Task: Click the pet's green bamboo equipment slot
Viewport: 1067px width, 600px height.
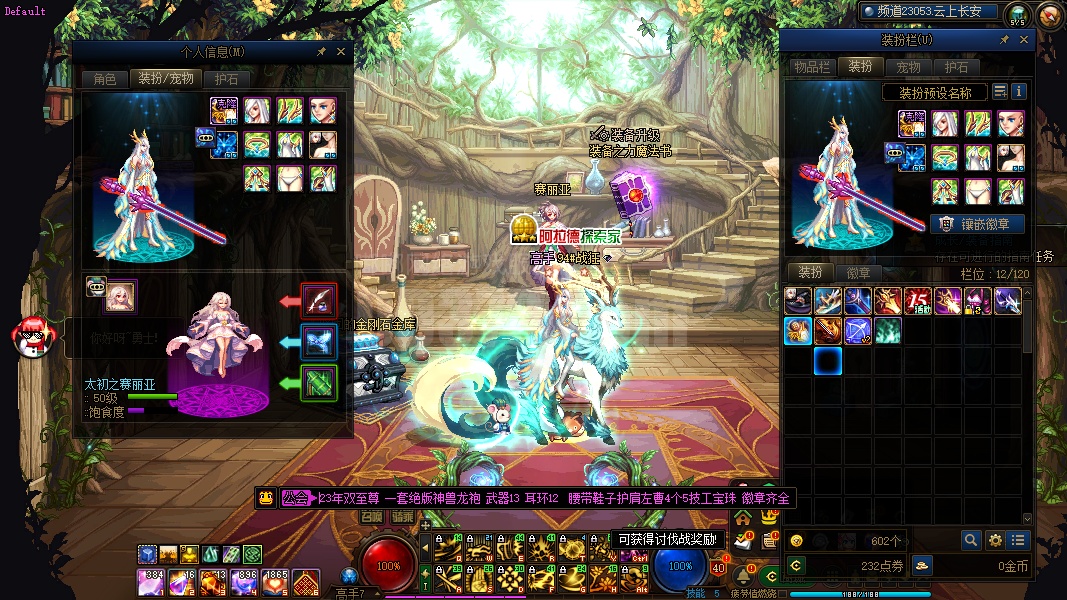Action: point(319,383)
